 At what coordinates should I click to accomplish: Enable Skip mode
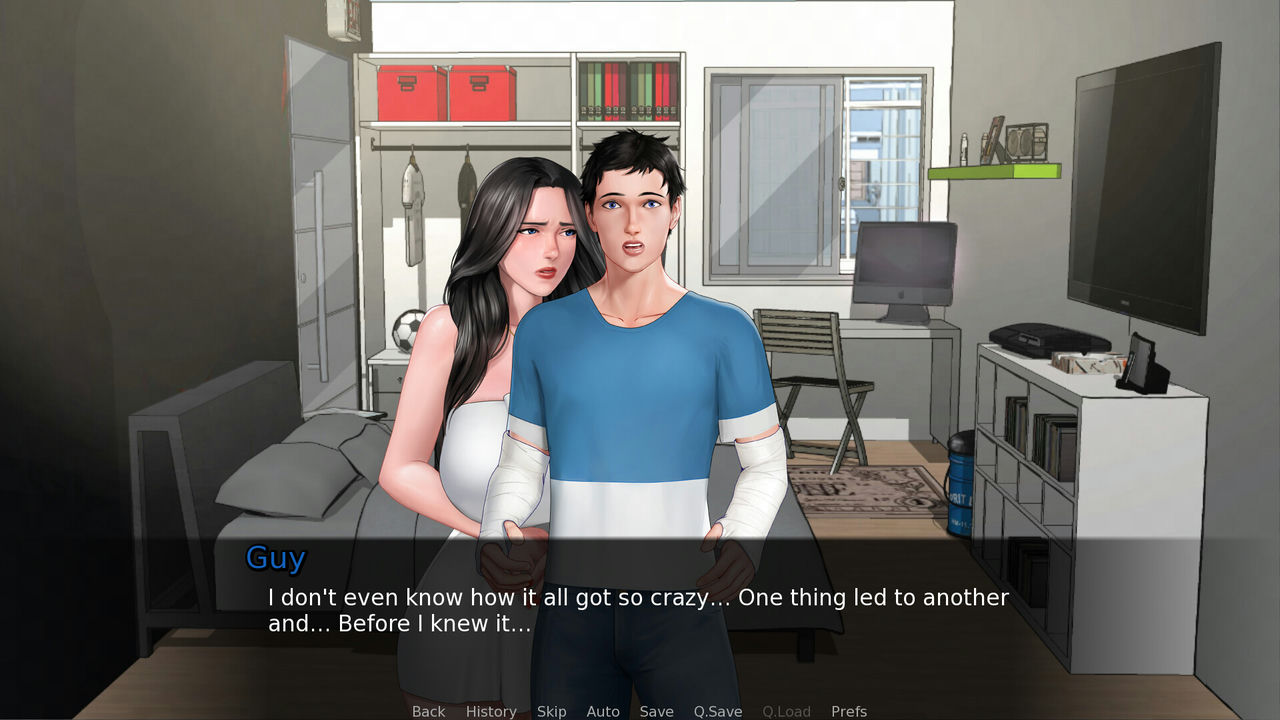551,711
